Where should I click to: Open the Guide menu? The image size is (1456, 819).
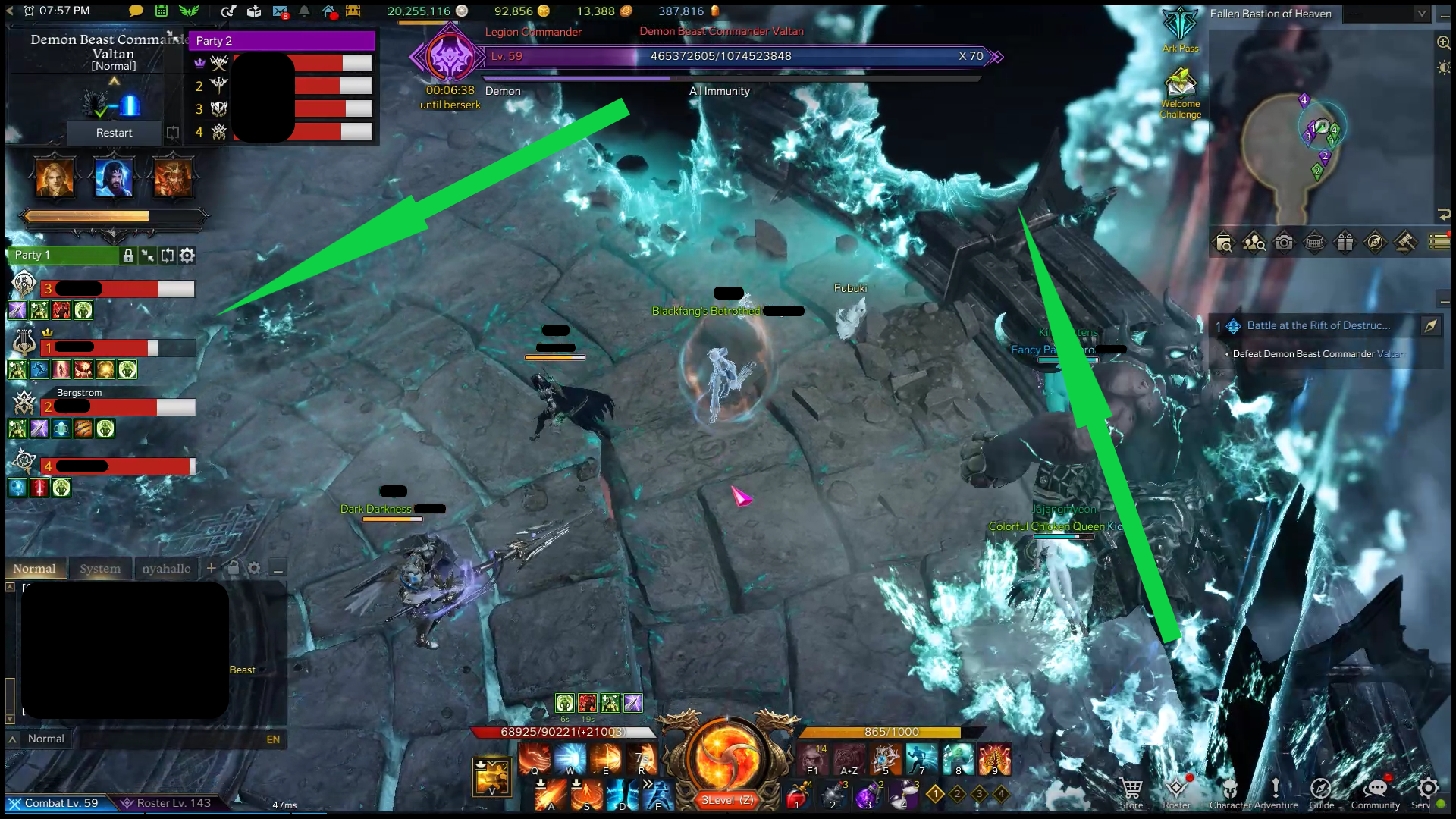(x=1321, y=792)
